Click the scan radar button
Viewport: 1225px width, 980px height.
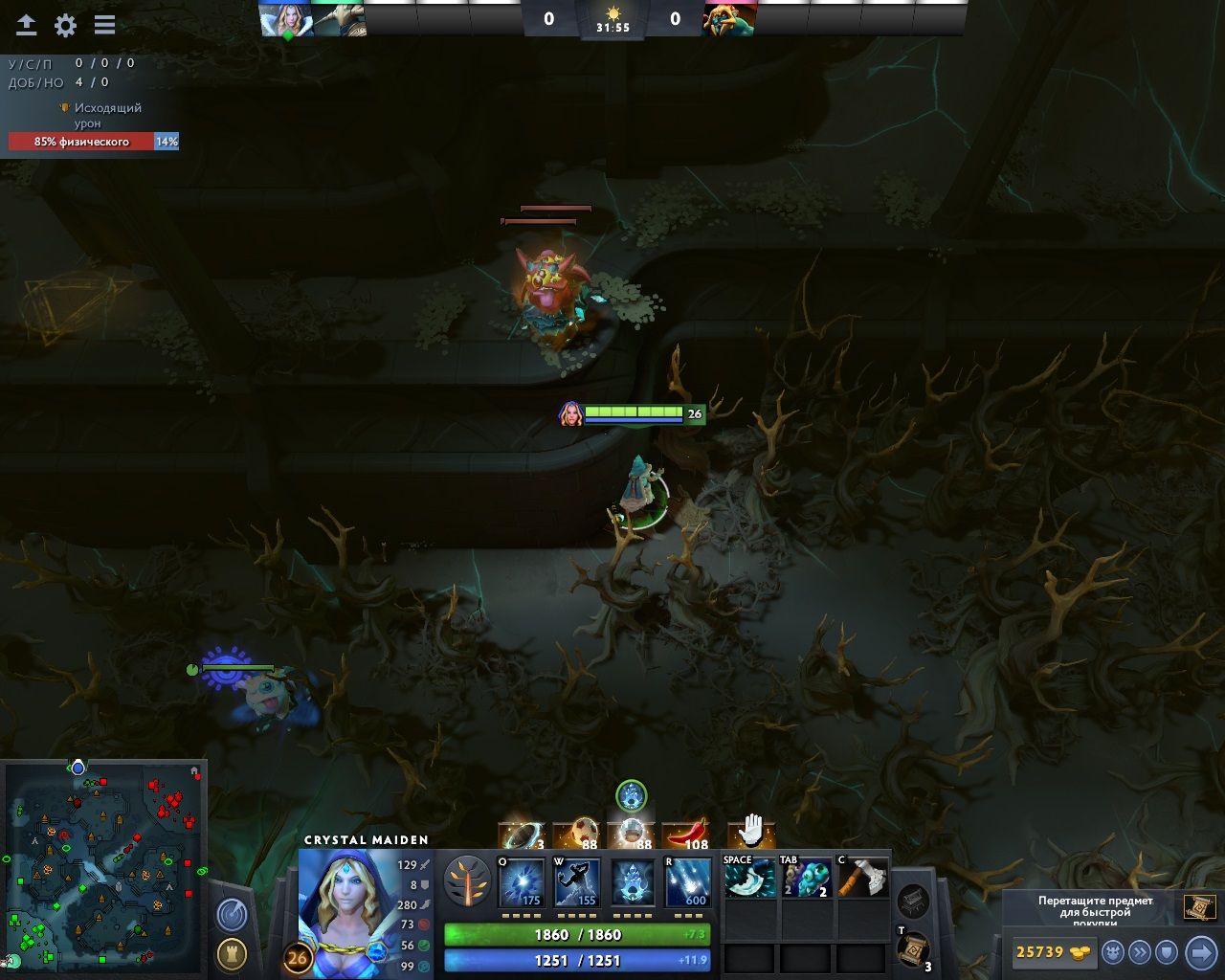pyautogui.click(x=232, y=915)
